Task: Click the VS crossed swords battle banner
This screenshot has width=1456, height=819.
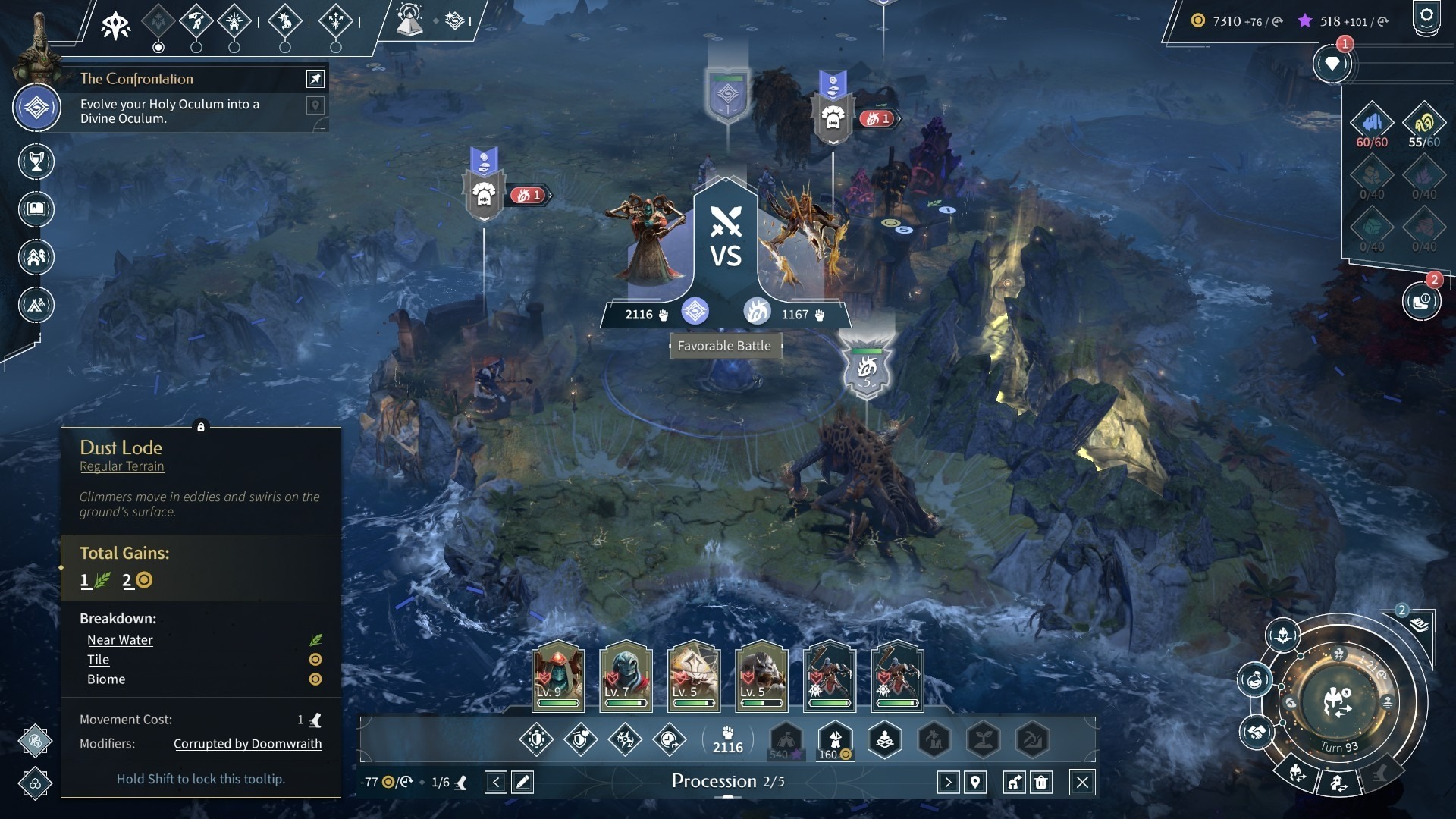Action: click(726, 239)
